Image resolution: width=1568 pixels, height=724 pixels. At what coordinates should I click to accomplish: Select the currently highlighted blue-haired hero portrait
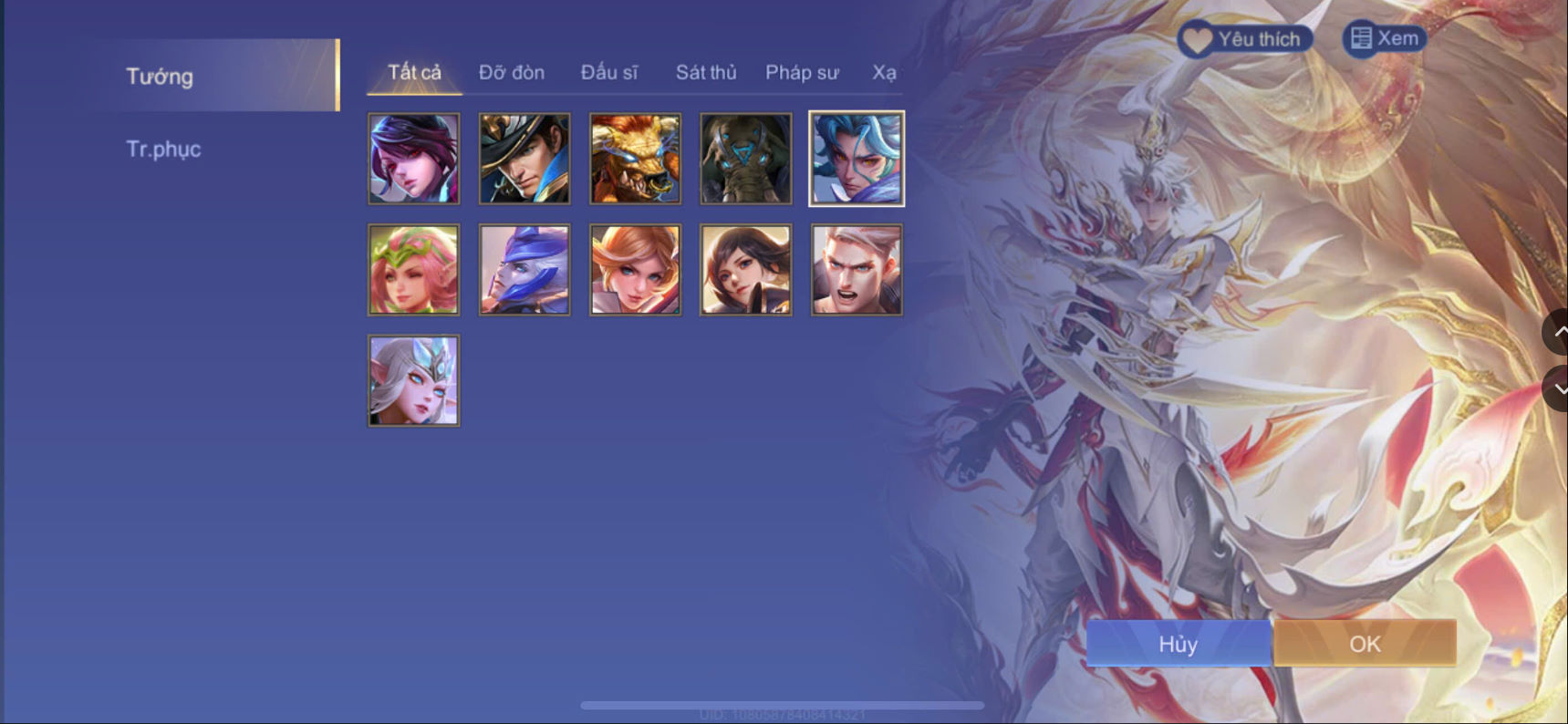click(855, 158)
